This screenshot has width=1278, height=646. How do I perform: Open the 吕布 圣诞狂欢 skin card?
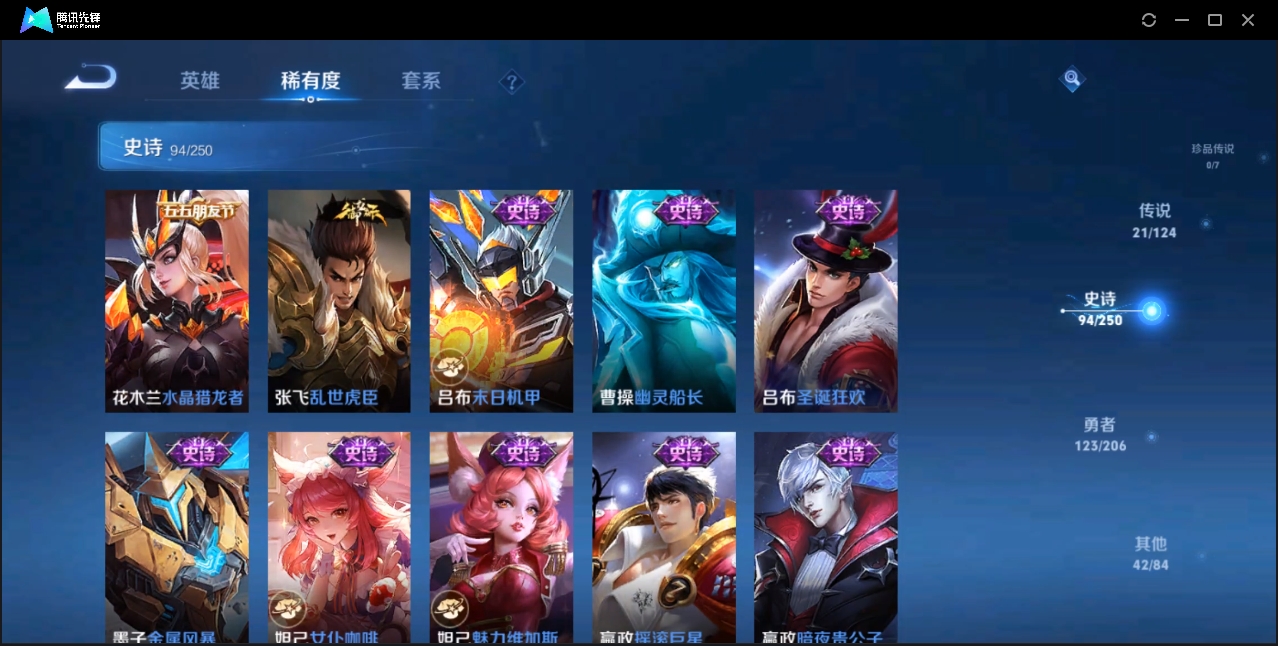[825, 301]
